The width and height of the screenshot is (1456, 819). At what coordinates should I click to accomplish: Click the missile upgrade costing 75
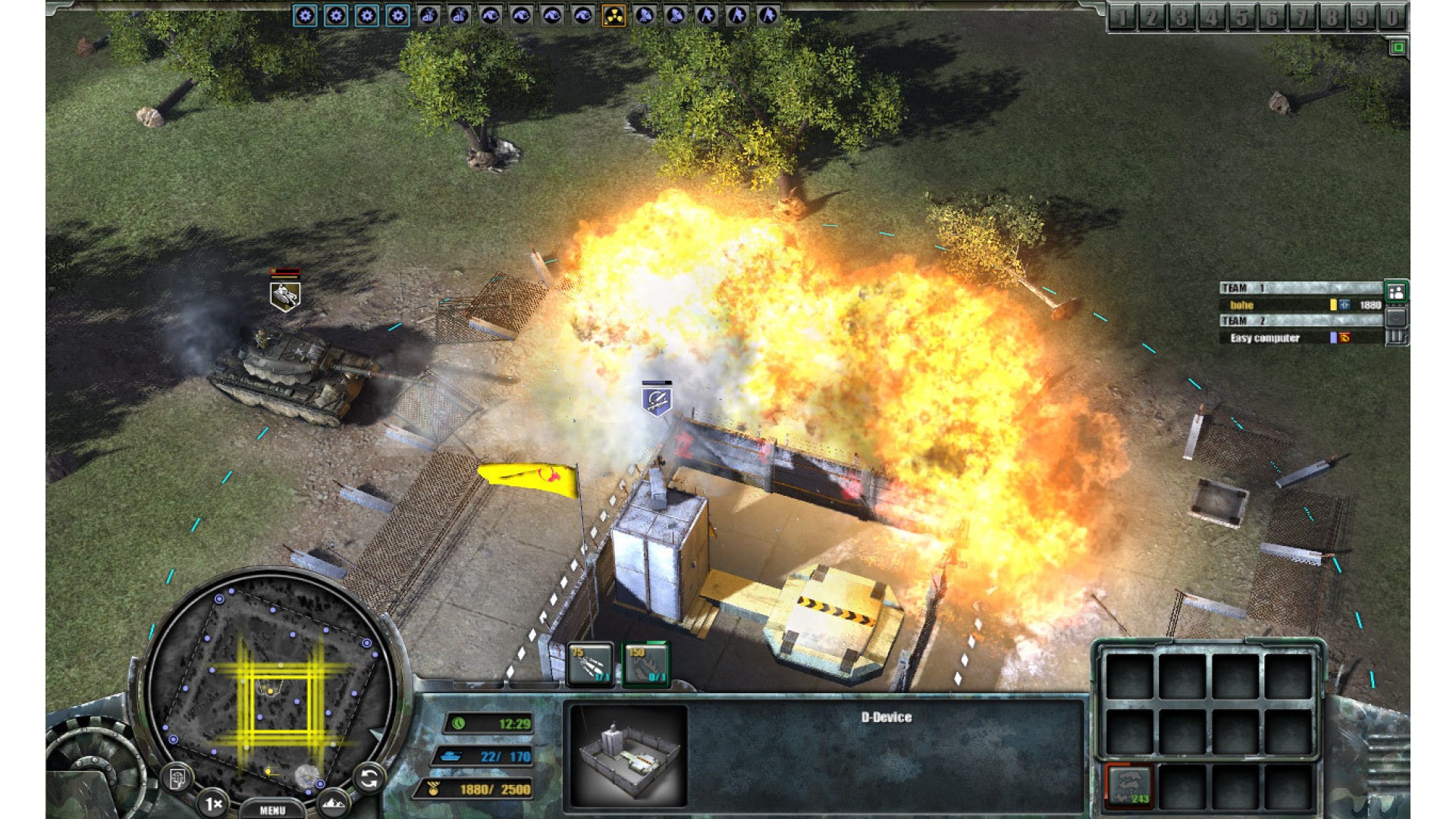(x=590, y=664)
